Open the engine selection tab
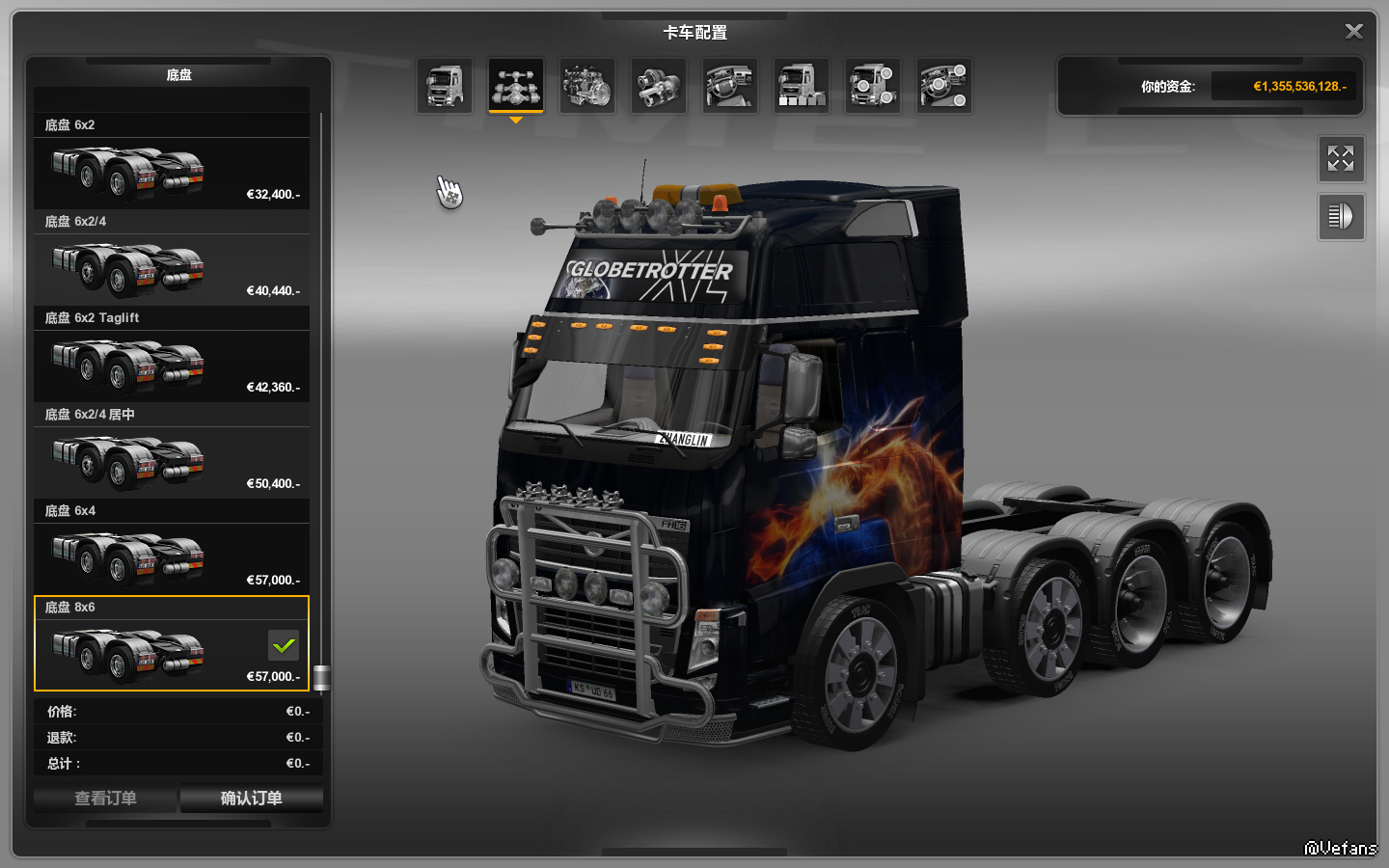1389x868 pixels. coord(587,86)
